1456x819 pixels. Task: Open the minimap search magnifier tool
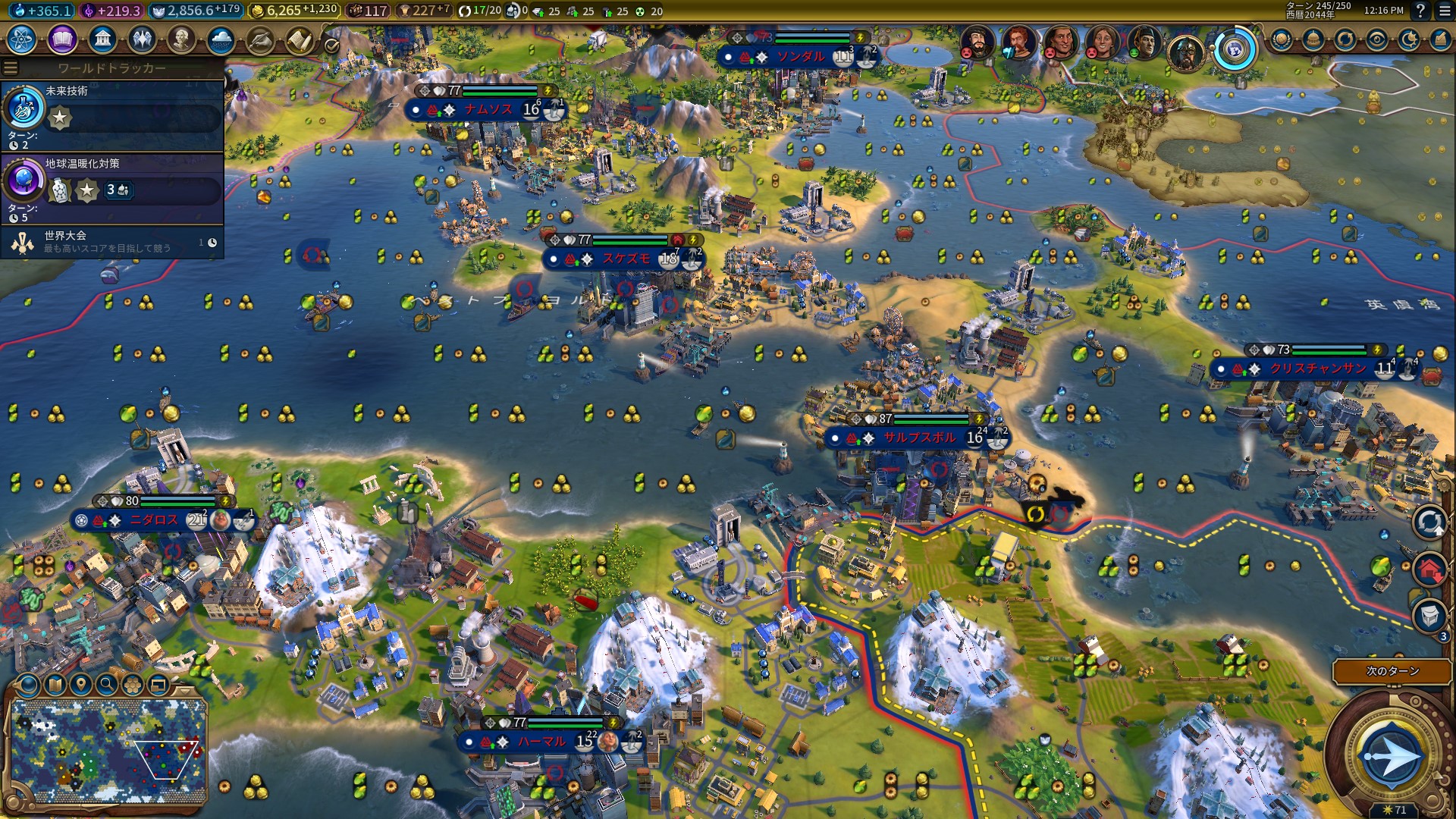(x=107, y=686)
